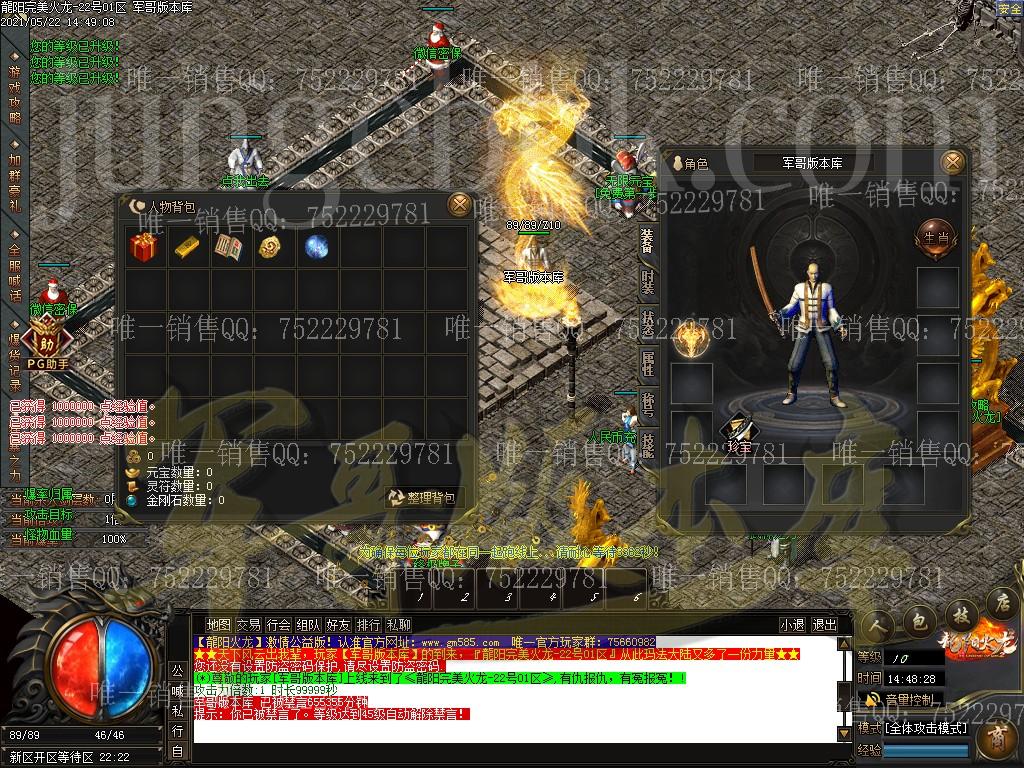Select the gold bar item in backpack
The height and width of the screenshot is (768, 1024).
pyautogui.click(x=187, y=247)
